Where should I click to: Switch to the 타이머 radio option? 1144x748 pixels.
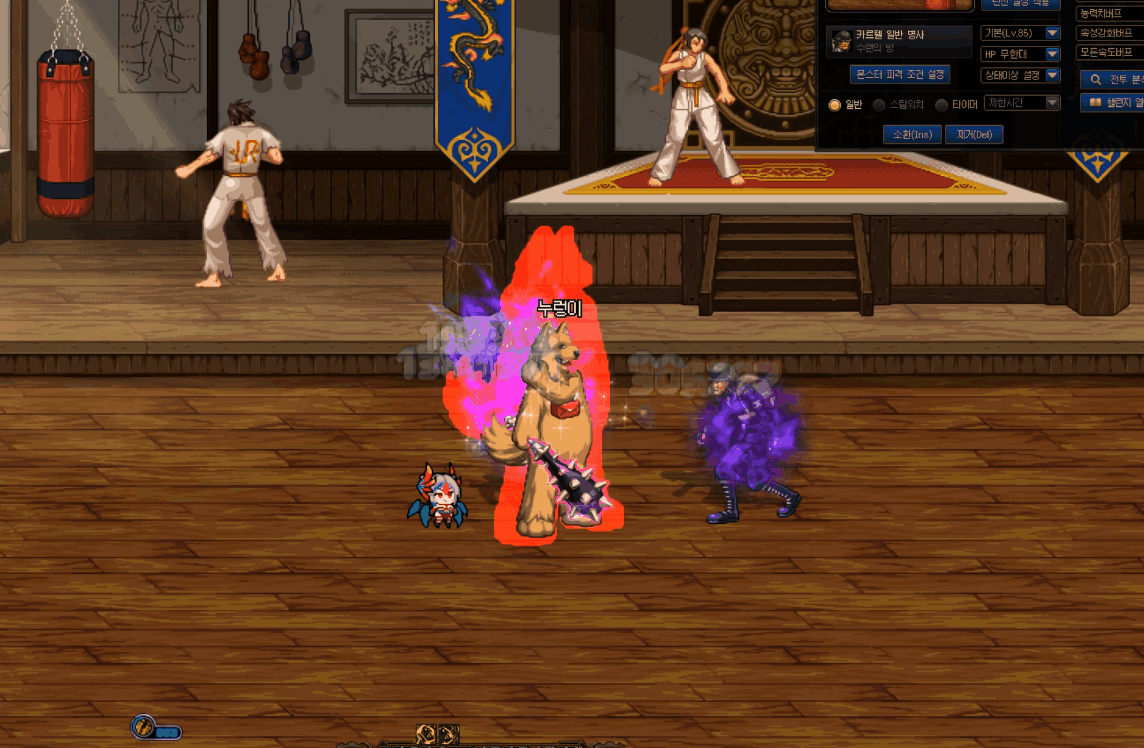[x=941, y=105]
